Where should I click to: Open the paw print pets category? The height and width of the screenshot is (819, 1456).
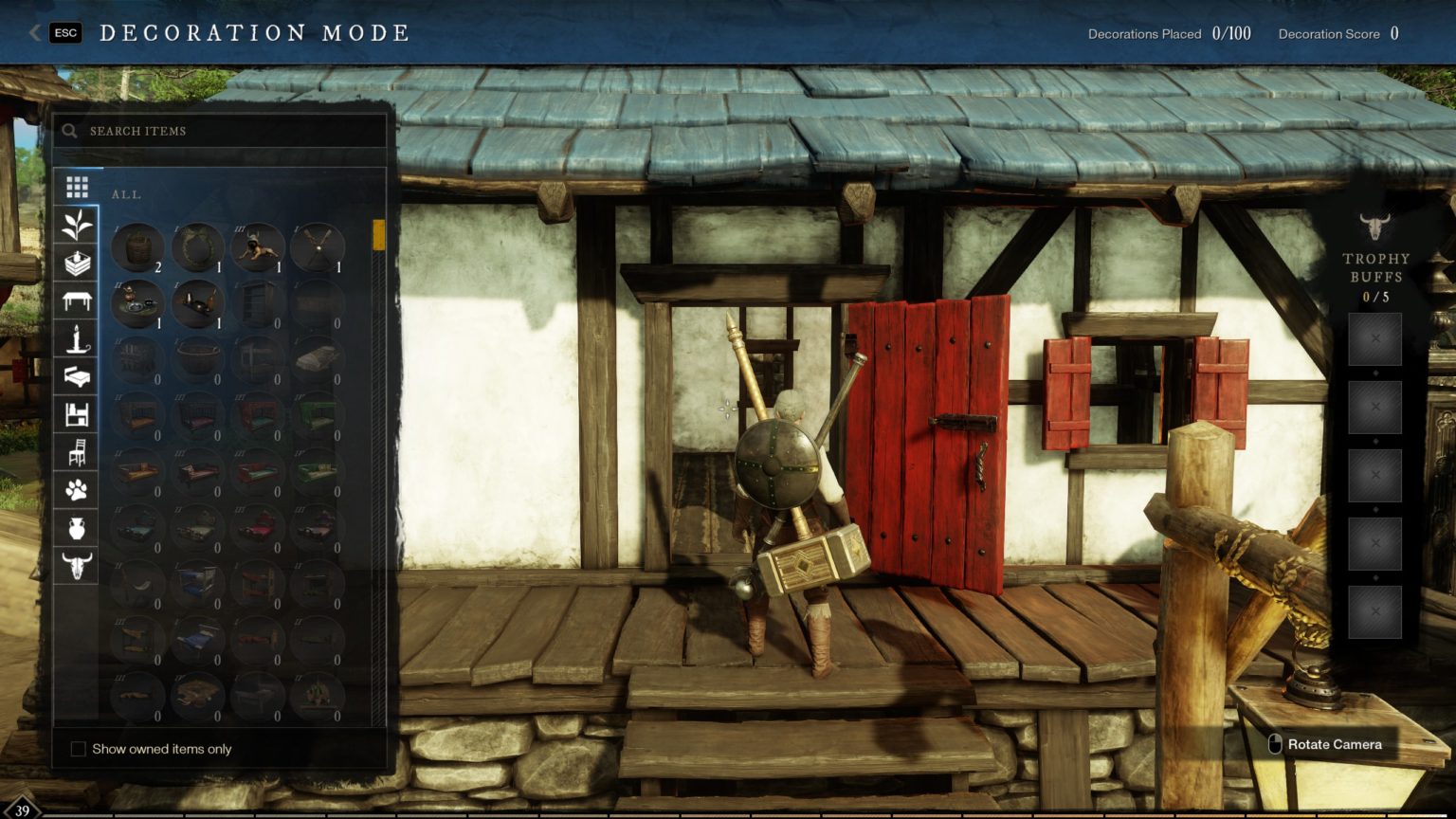tap(77, 490)
